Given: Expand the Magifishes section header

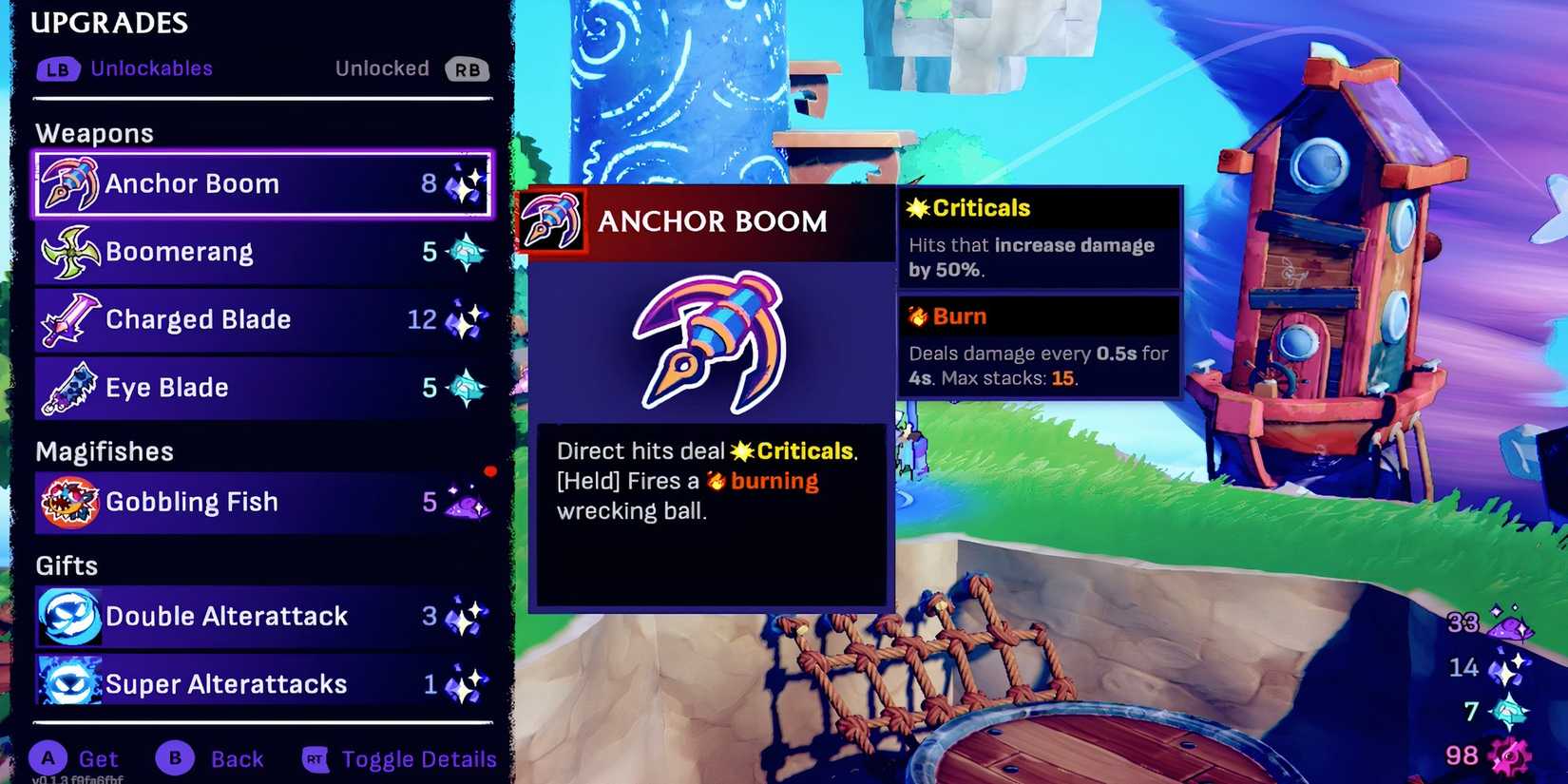Looking at the screenshot, I should tap(104, 450).
